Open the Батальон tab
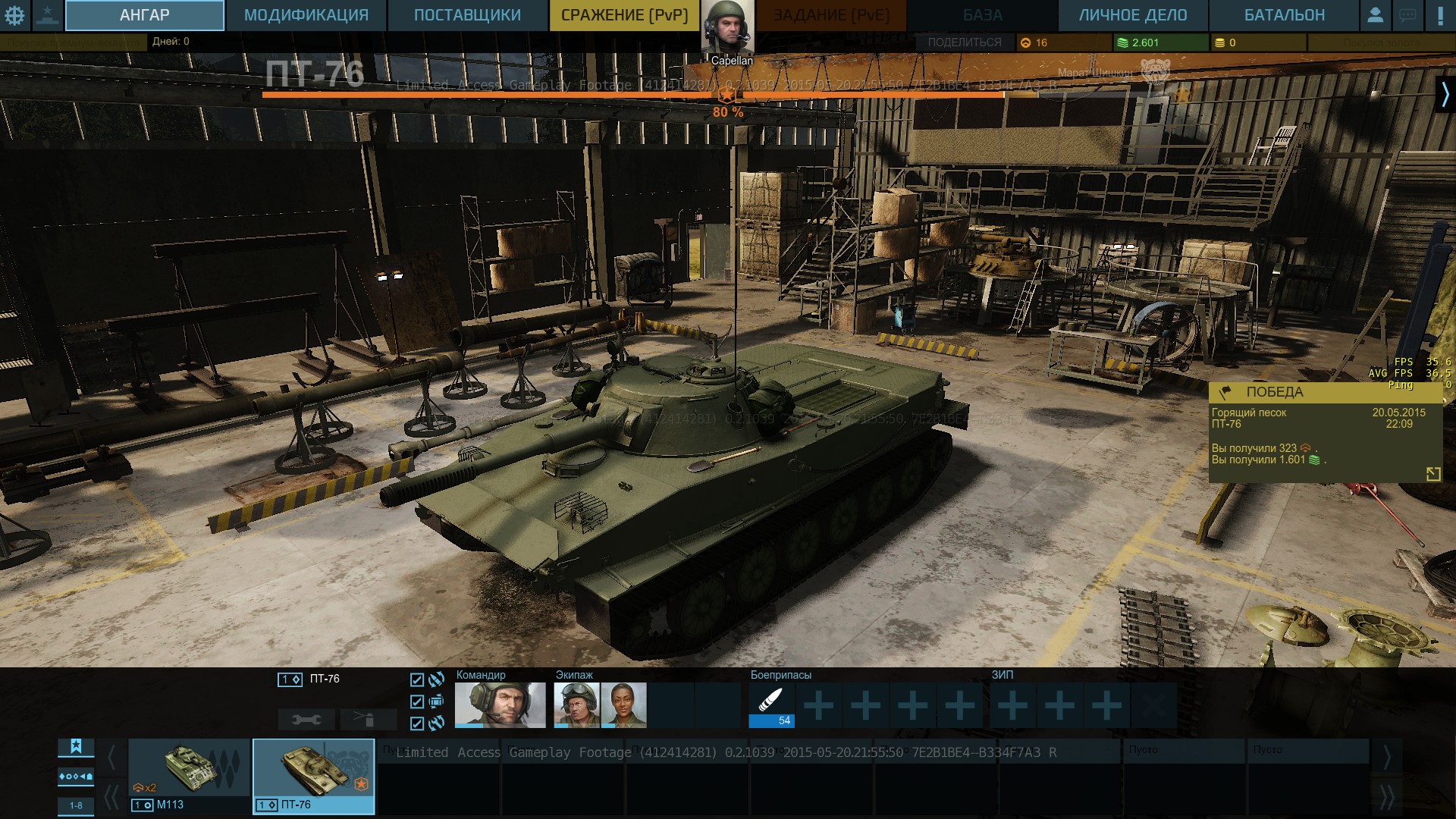The width and height of the screenshot is (1456, 819). 1284,15
